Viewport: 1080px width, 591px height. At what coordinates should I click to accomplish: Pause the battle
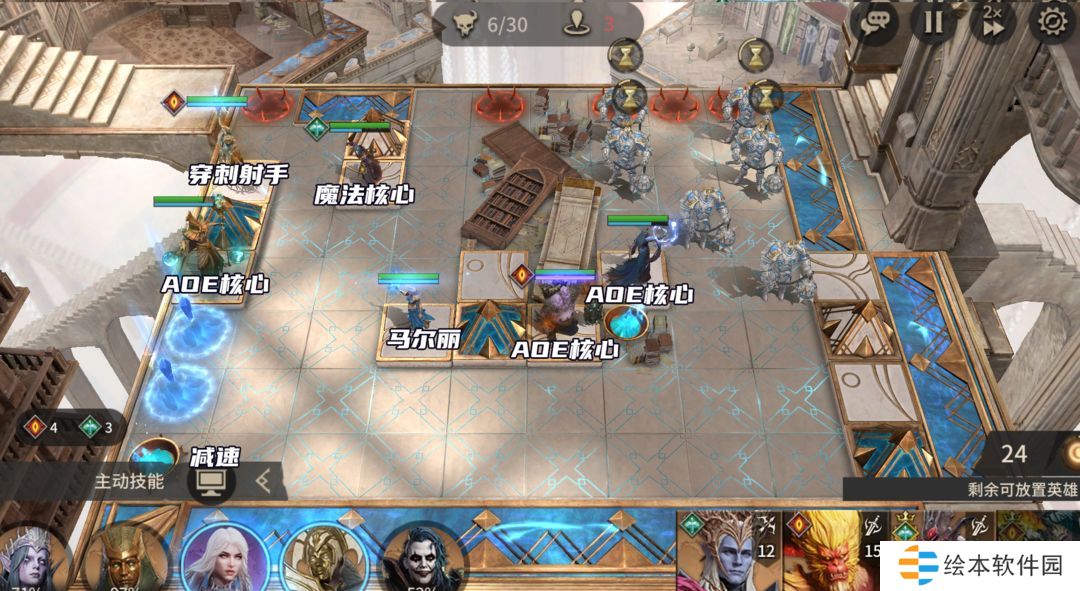(933, 21)
